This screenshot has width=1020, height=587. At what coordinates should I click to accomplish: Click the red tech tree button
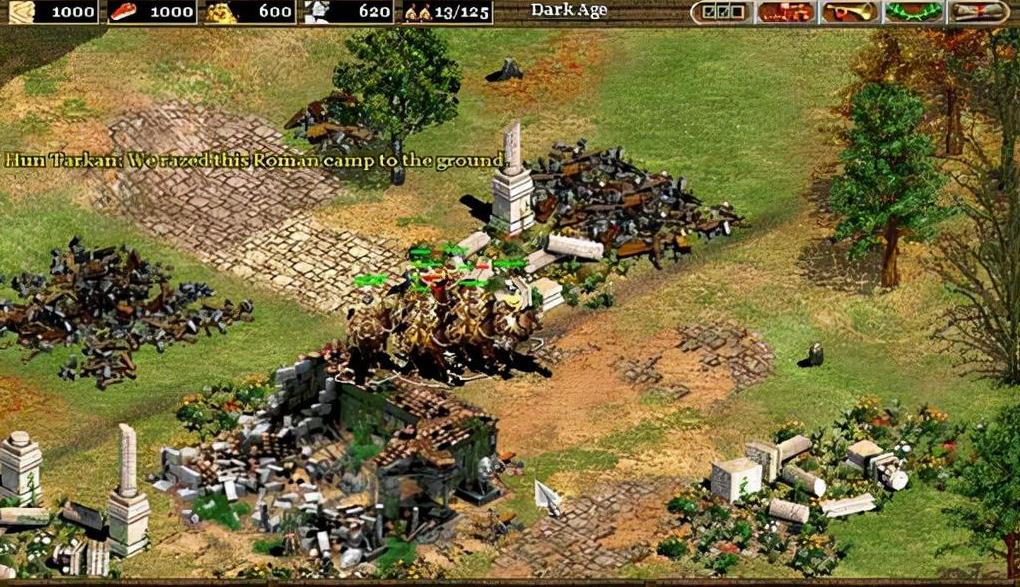pyautogui.click(x=785, y=12)
